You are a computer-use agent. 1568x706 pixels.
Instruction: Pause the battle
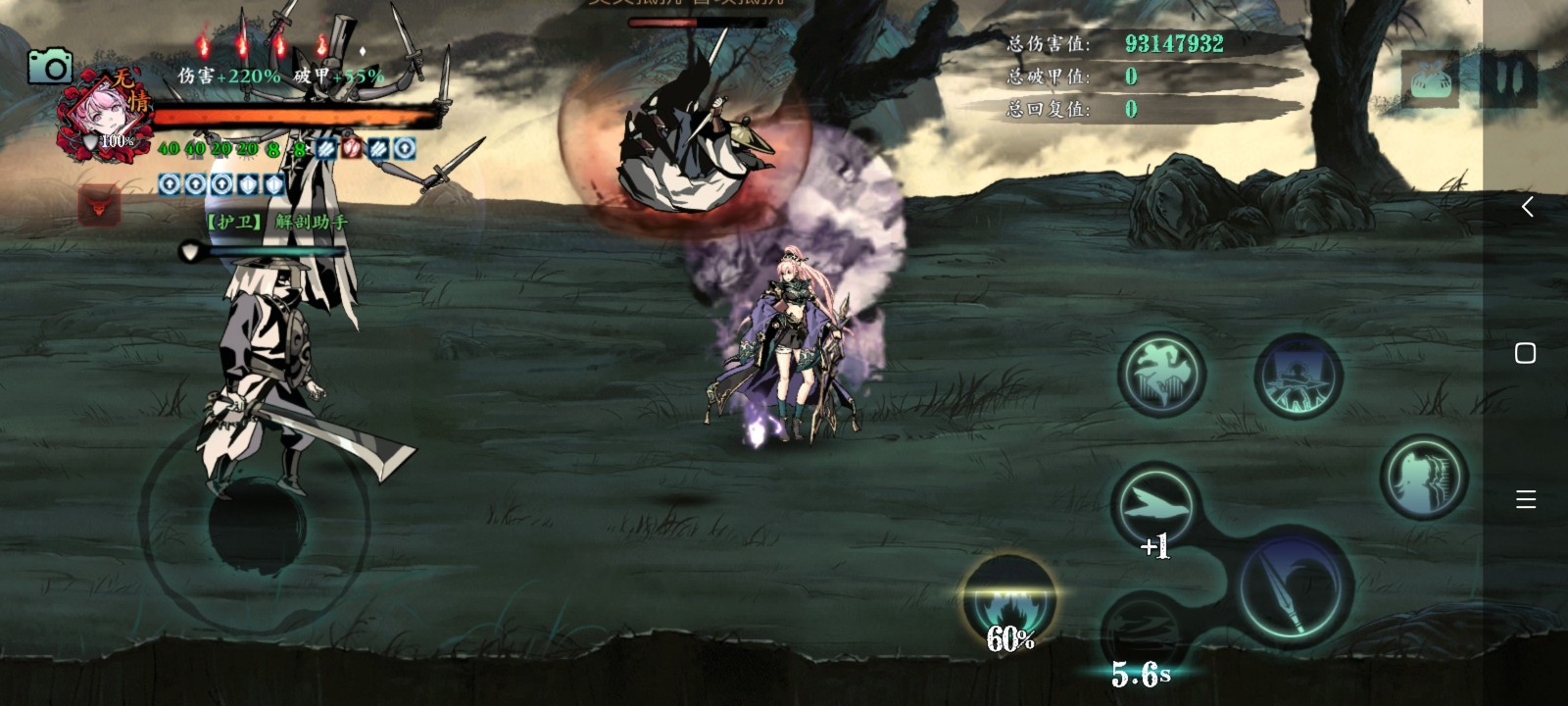point(1509,77)
